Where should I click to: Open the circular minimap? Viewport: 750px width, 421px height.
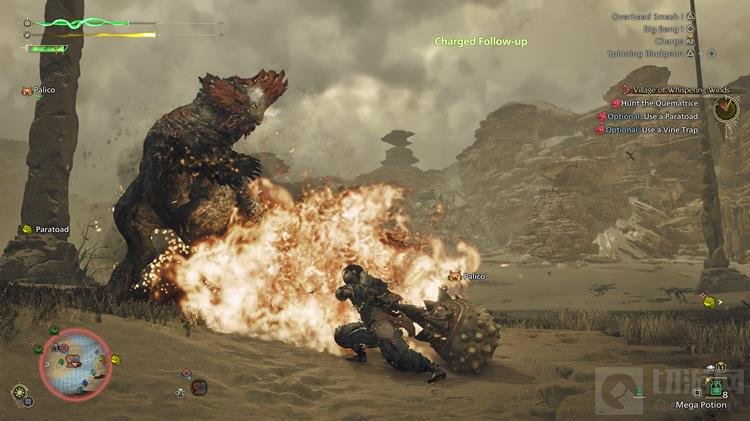75,364
